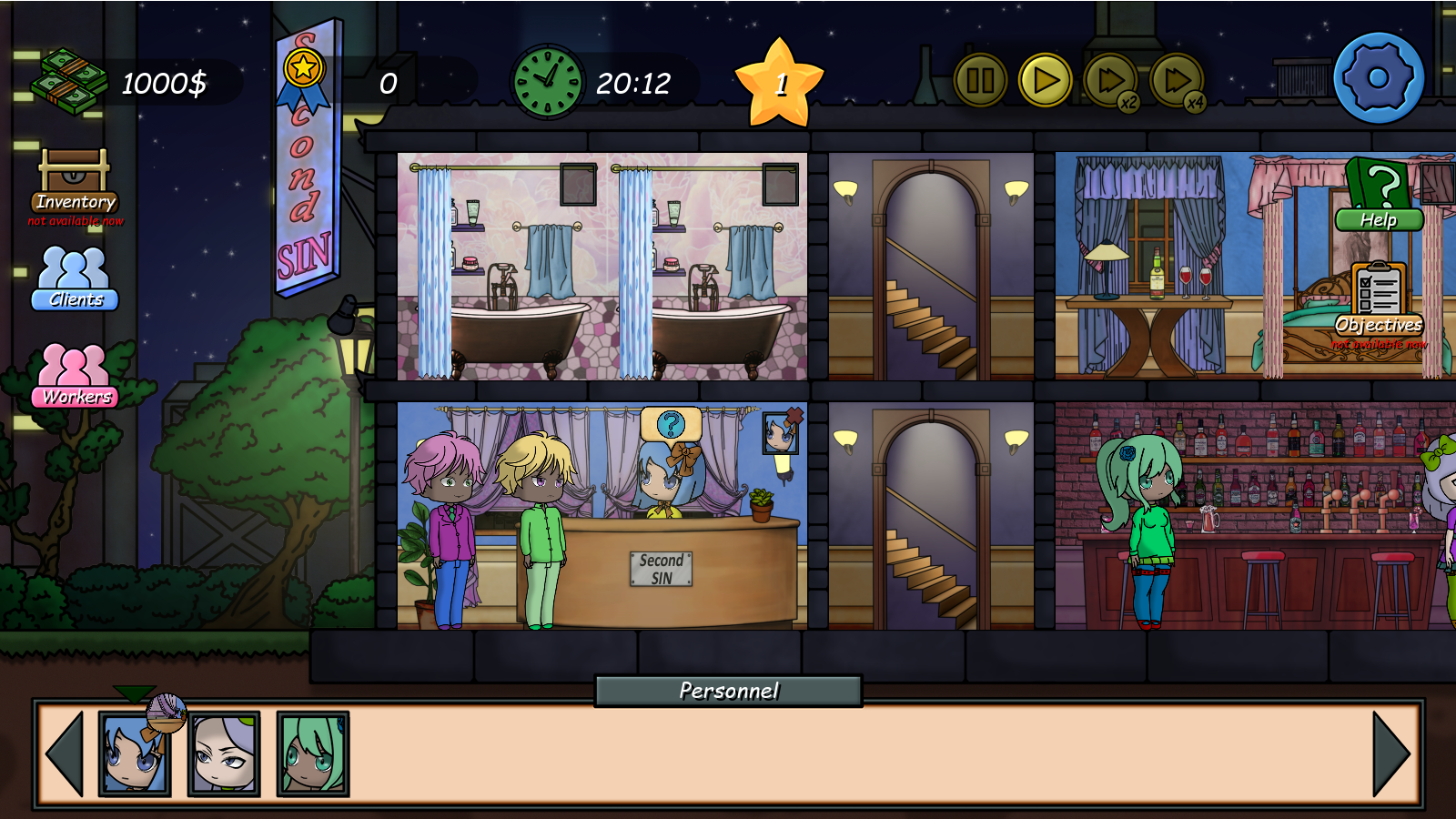
Task: Open the Clients list
Action: point(75,278)
